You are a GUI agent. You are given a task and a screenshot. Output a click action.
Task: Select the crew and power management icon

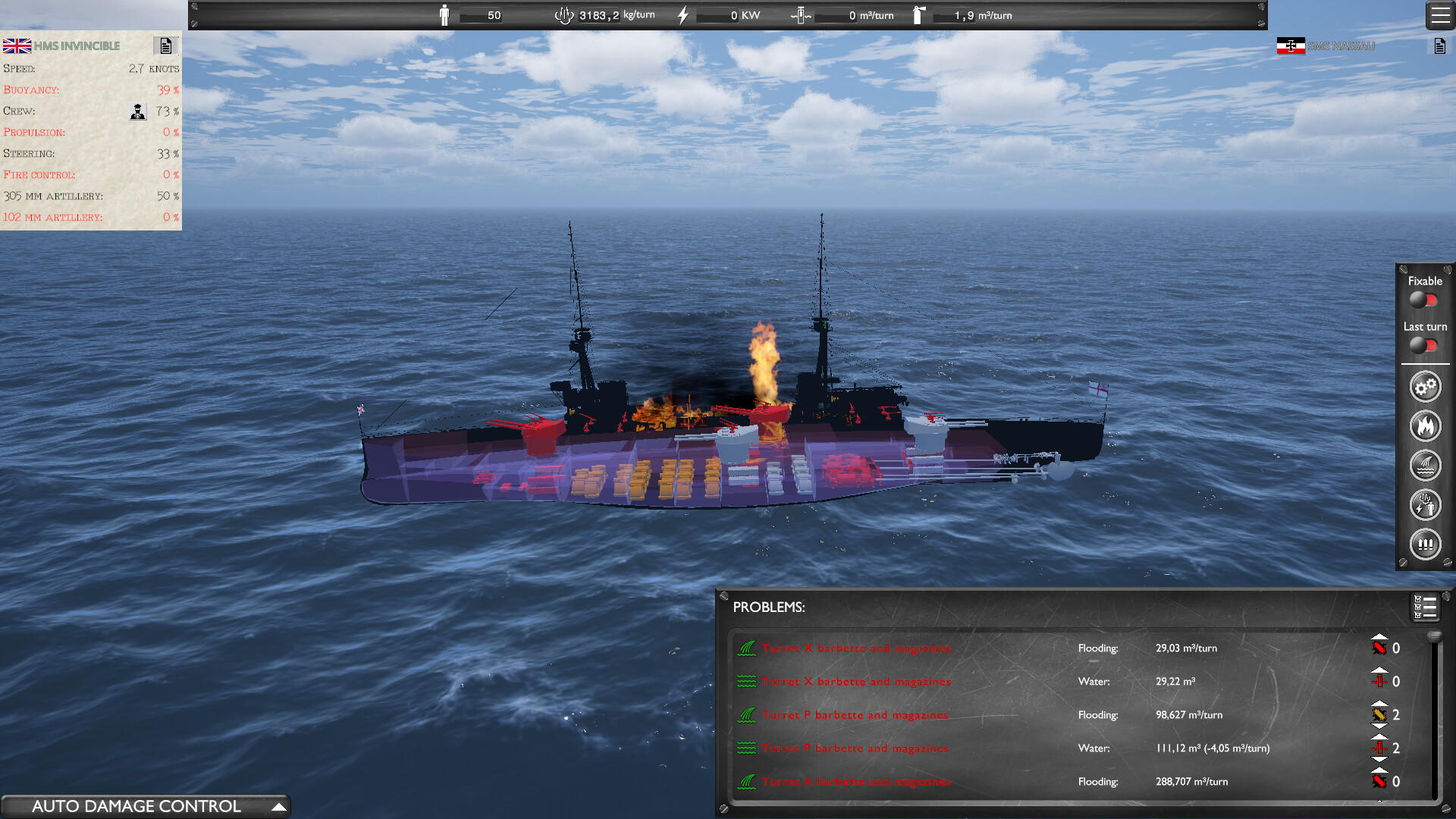tap(1425, 505)
